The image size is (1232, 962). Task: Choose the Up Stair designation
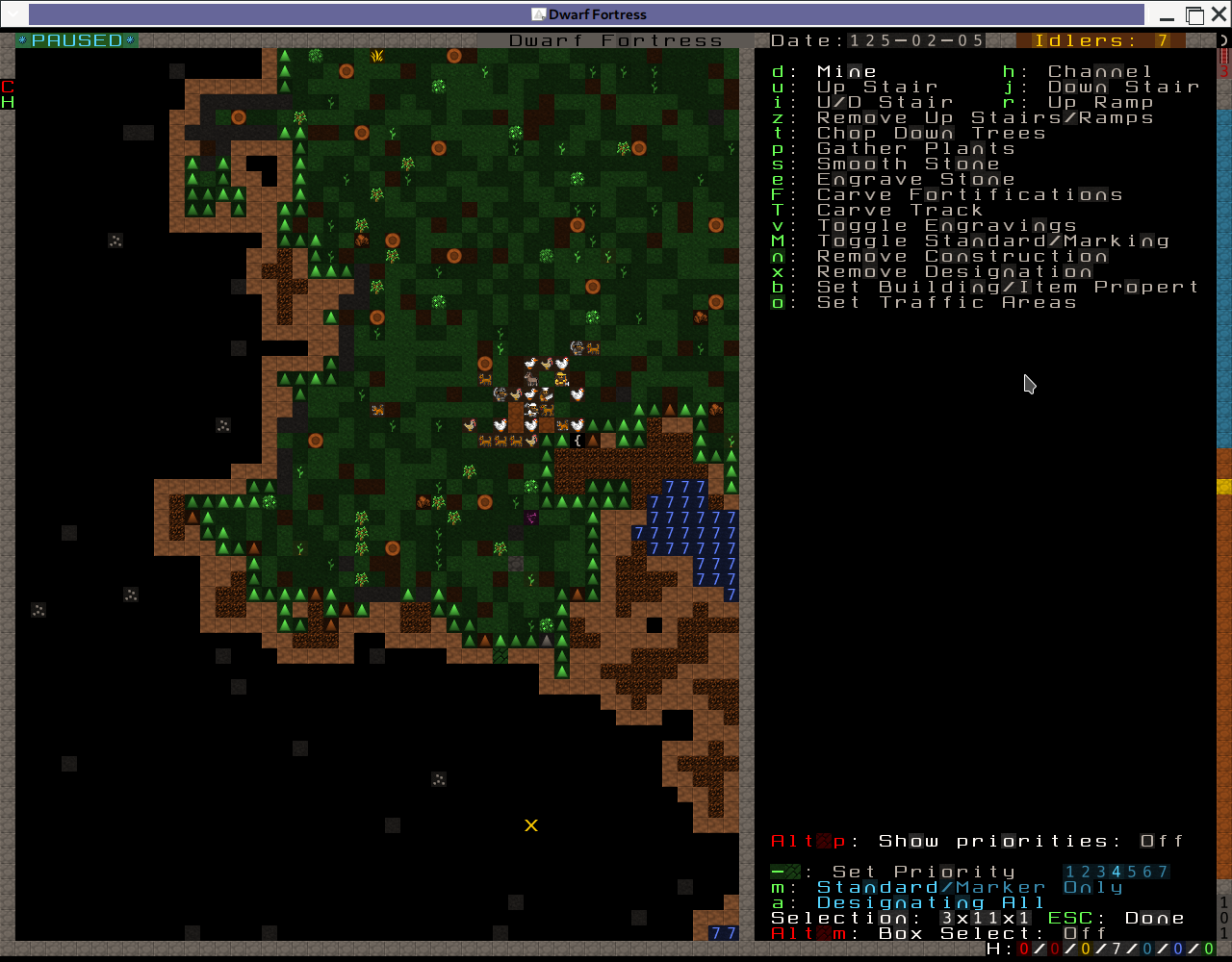click(x=877, y=87)
